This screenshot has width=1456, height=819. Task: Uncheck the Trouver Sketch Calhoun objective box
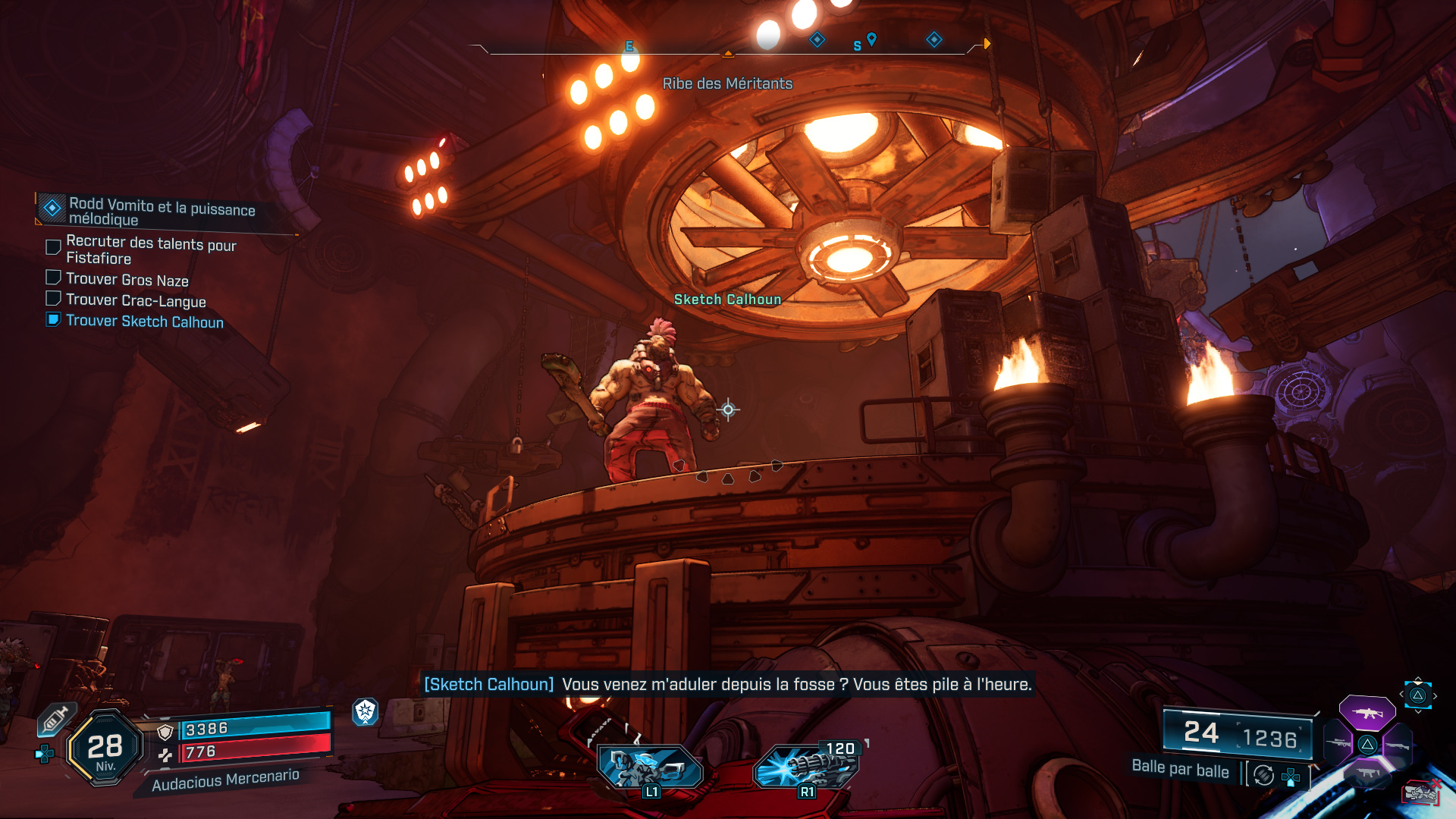(52, 320)
